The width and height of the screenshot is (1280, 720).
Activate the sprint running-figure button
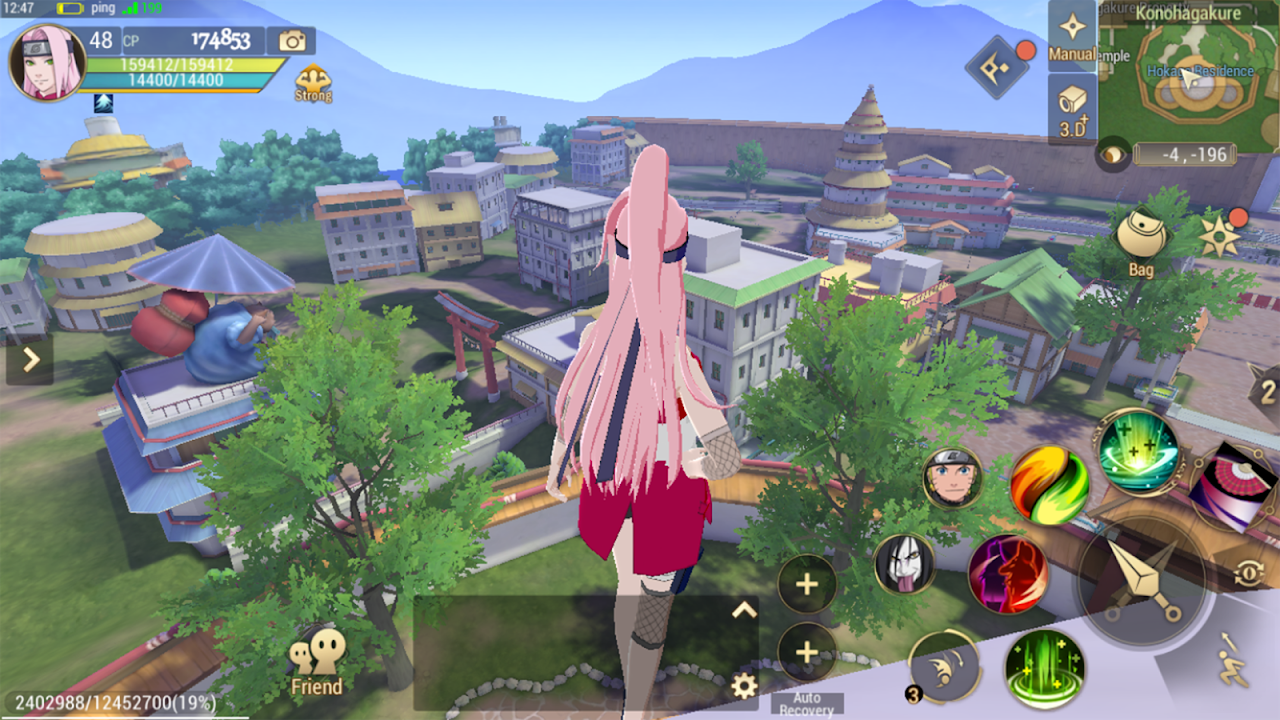click(x=1233, y=661)
